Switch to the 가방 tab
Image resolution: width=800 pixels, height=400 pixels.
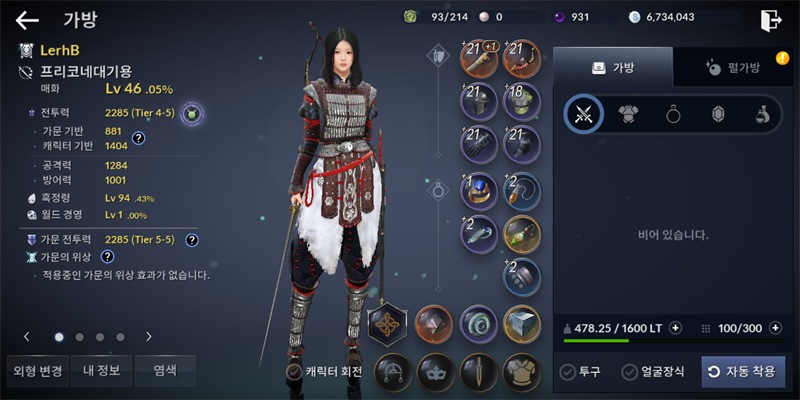pos(613,67)
